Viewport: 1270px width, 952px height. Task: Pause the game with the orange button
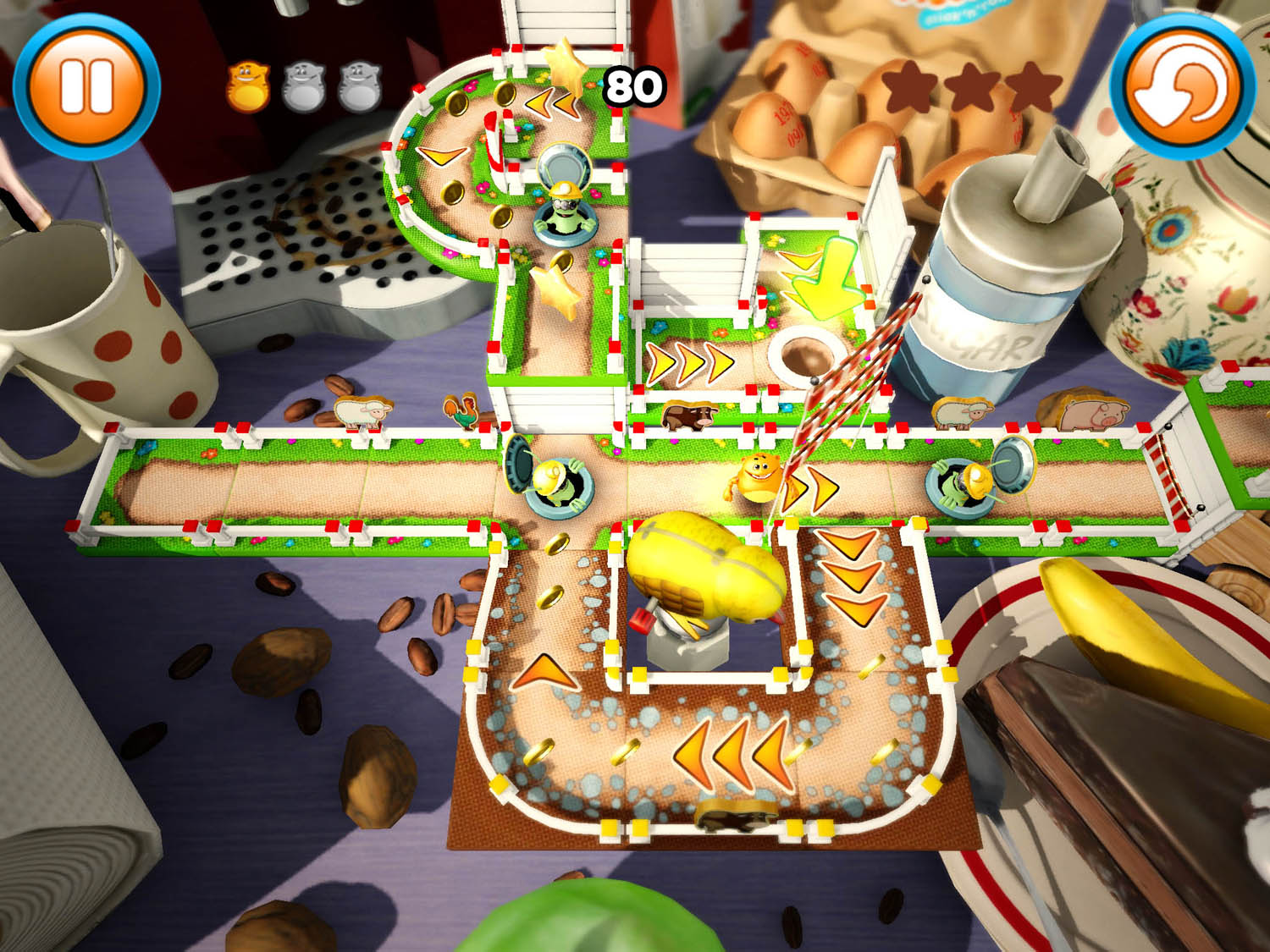coord(86,85)
